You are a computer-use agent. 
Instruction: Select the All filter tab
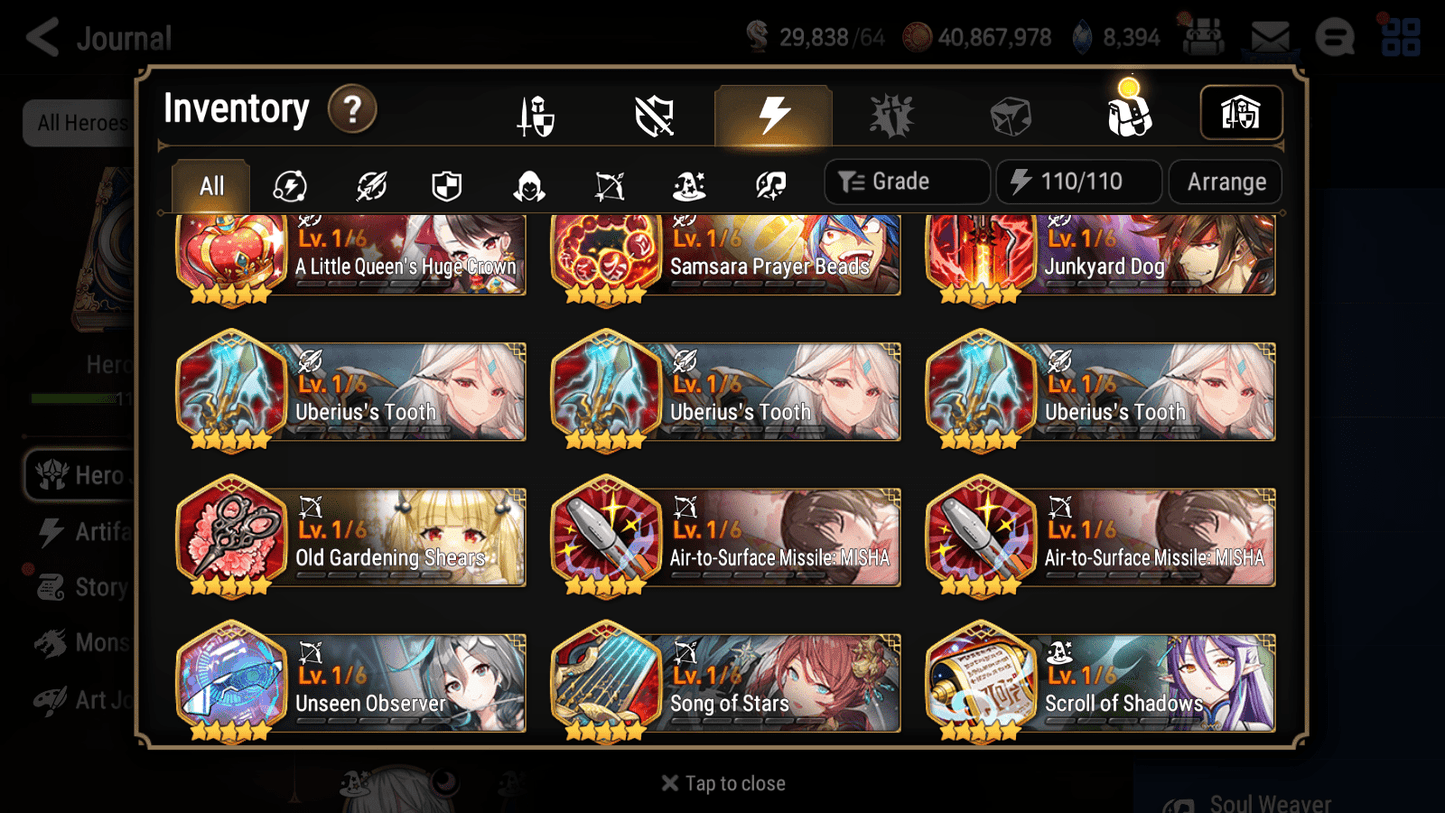click(210, 185)
